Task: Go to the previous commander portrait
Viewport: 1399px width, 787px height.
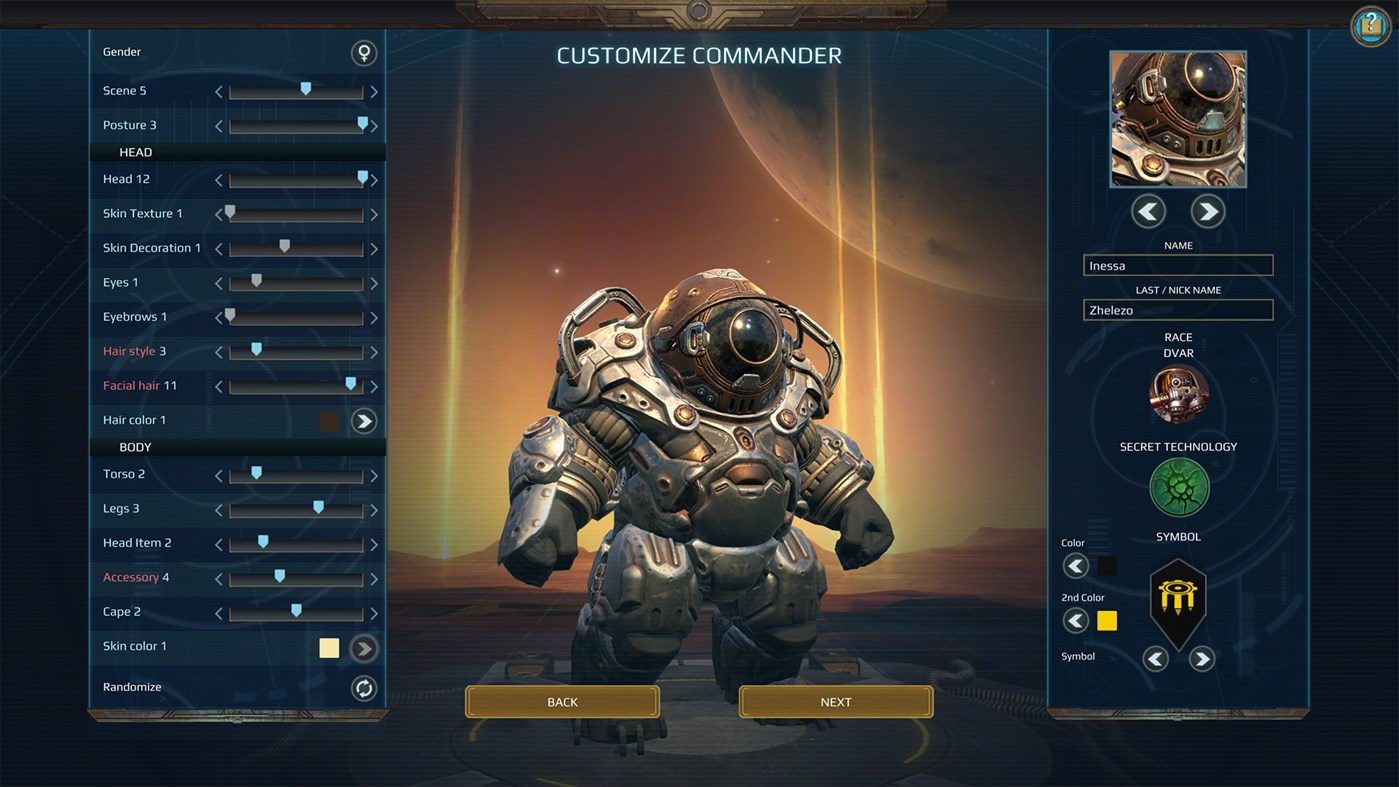Action: 1147,211
